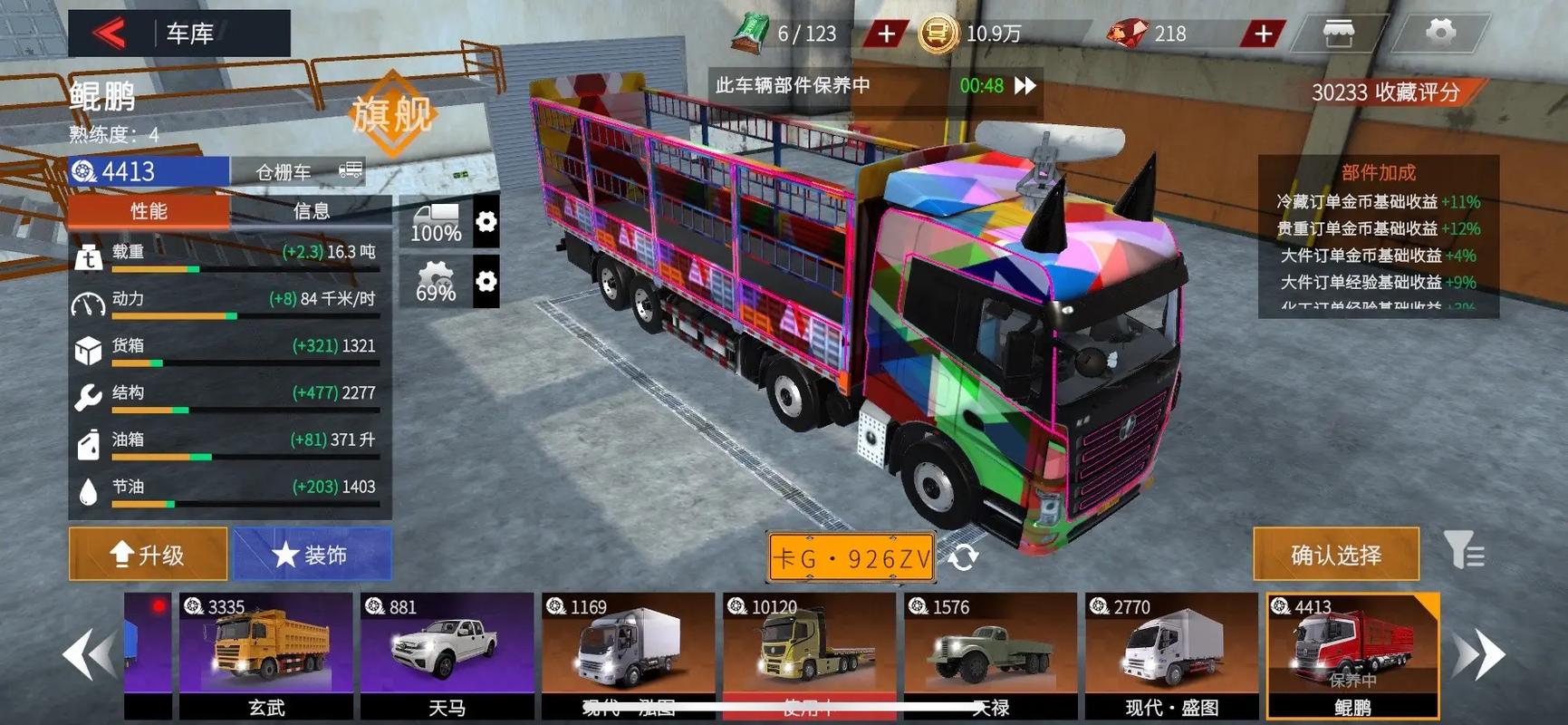Open the 装饰 decoration menu
This screenshot has width=1568, height=725.
[x=312, y=554]
